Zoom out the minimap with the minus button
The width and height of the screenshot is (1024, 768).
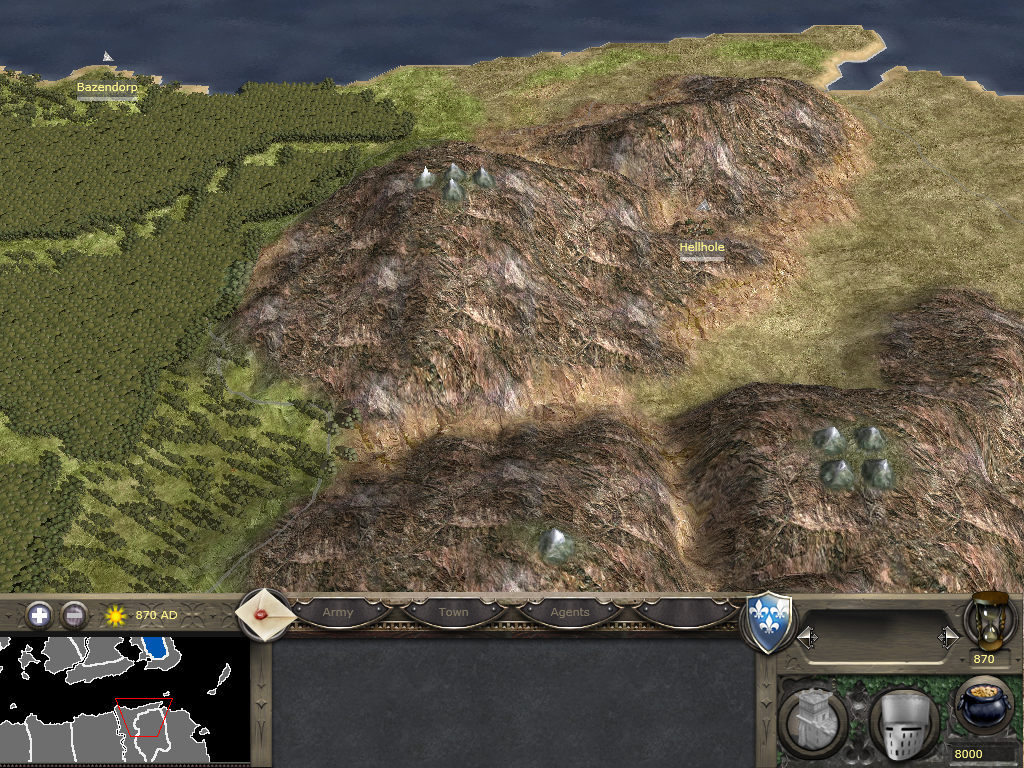pos(74,615)
